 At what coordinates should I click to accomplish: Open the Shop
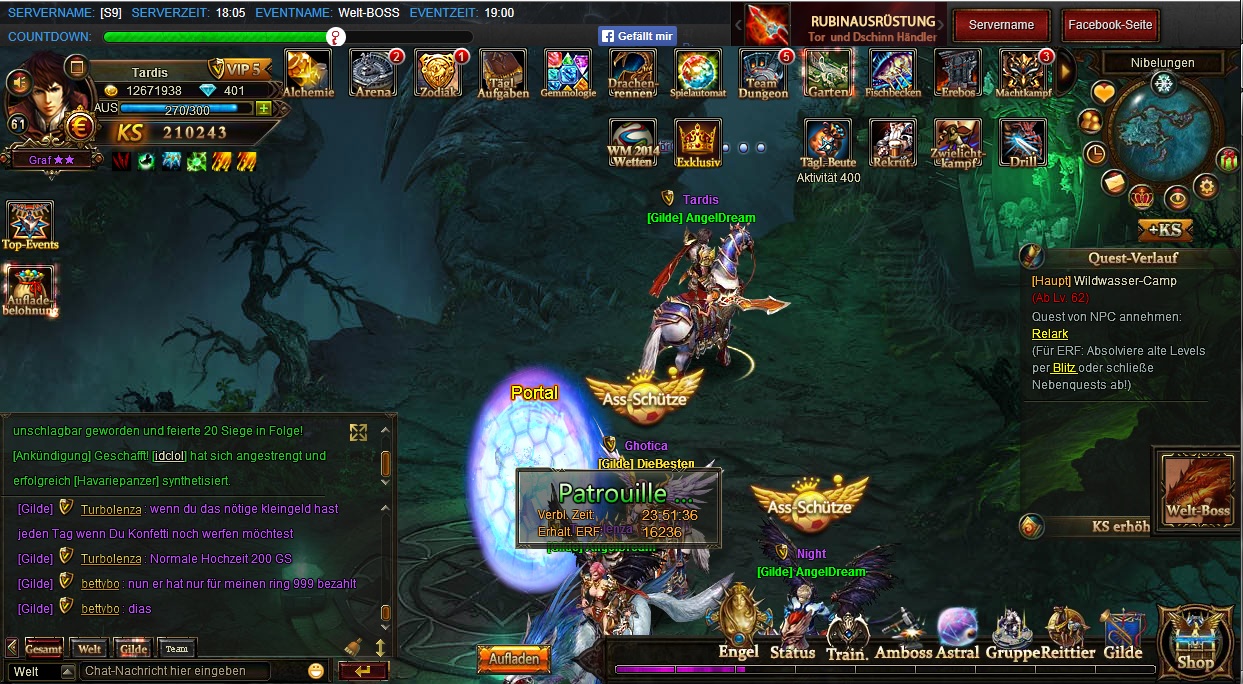click(x=1195, y=638)
